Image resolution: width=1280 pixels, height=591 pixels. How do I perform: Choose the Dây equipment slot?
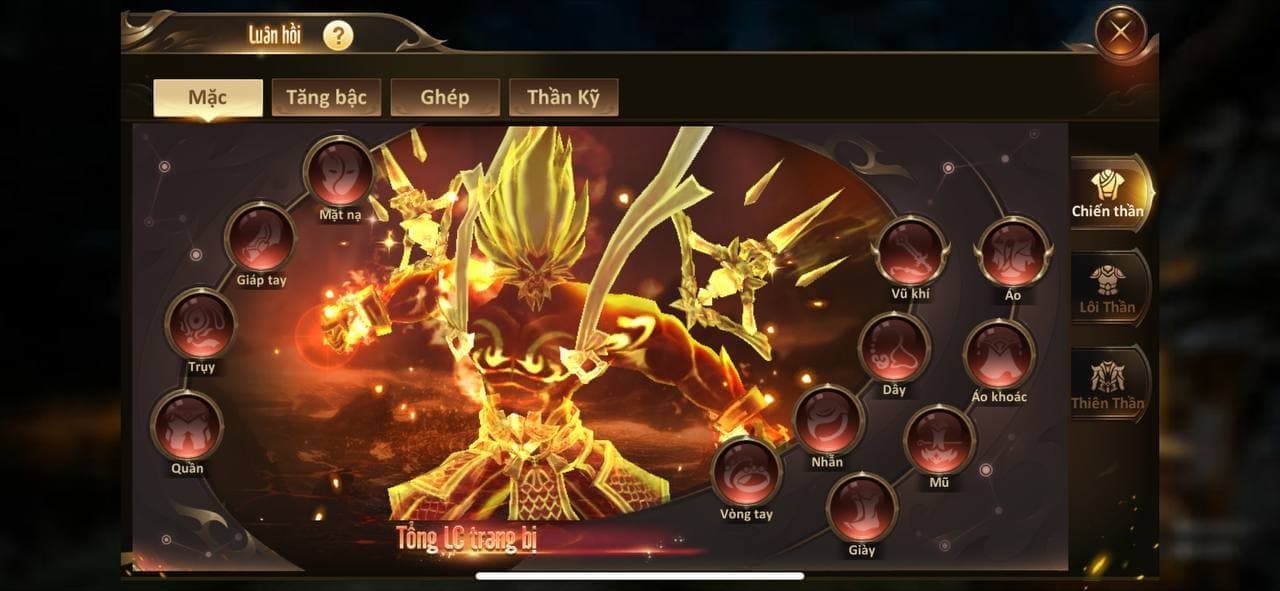coord(894,347)
